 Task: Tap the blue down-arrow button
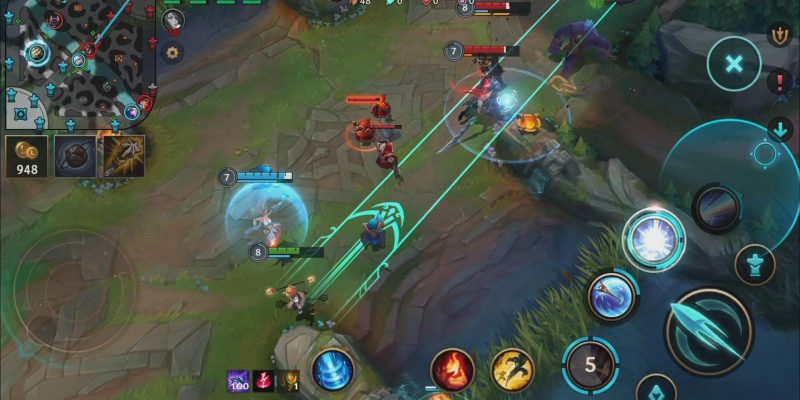780,129
